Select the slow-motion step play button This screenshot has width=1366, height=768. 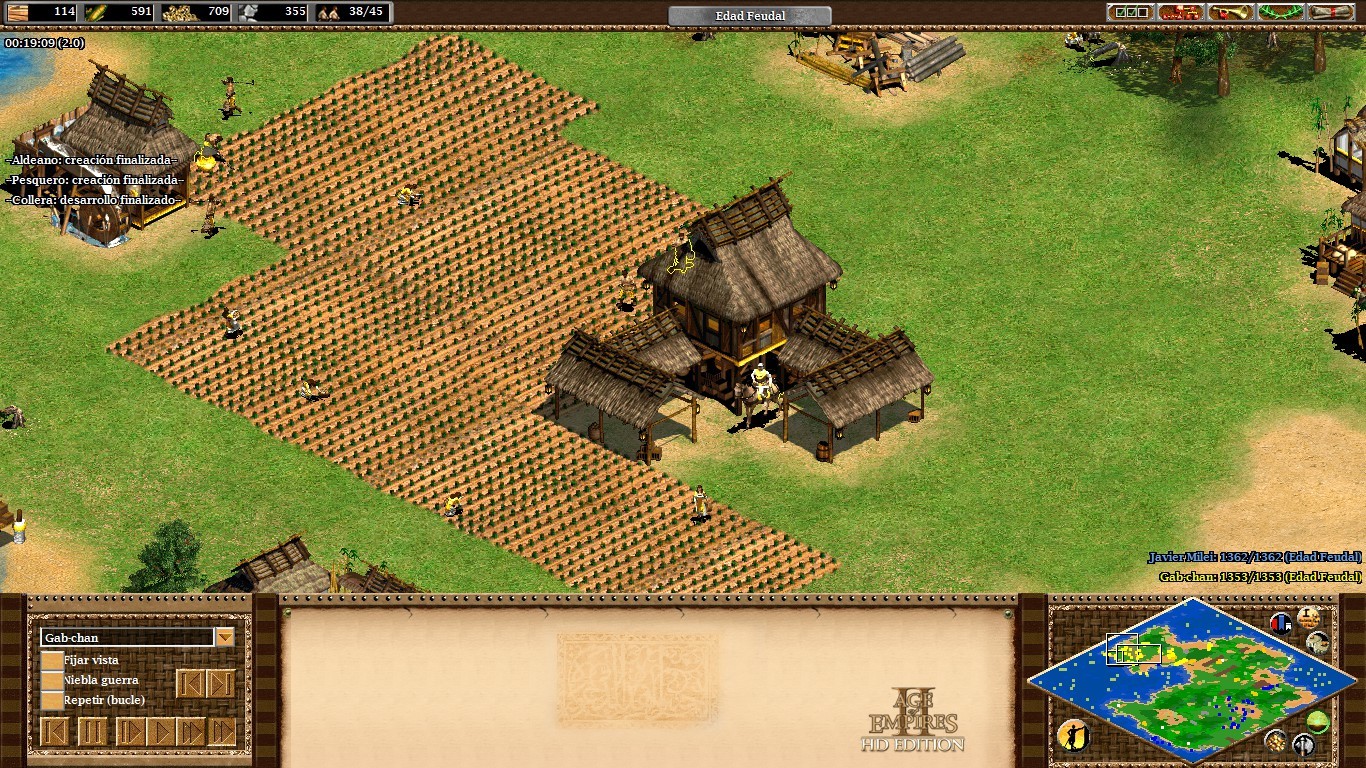point(129,732)
